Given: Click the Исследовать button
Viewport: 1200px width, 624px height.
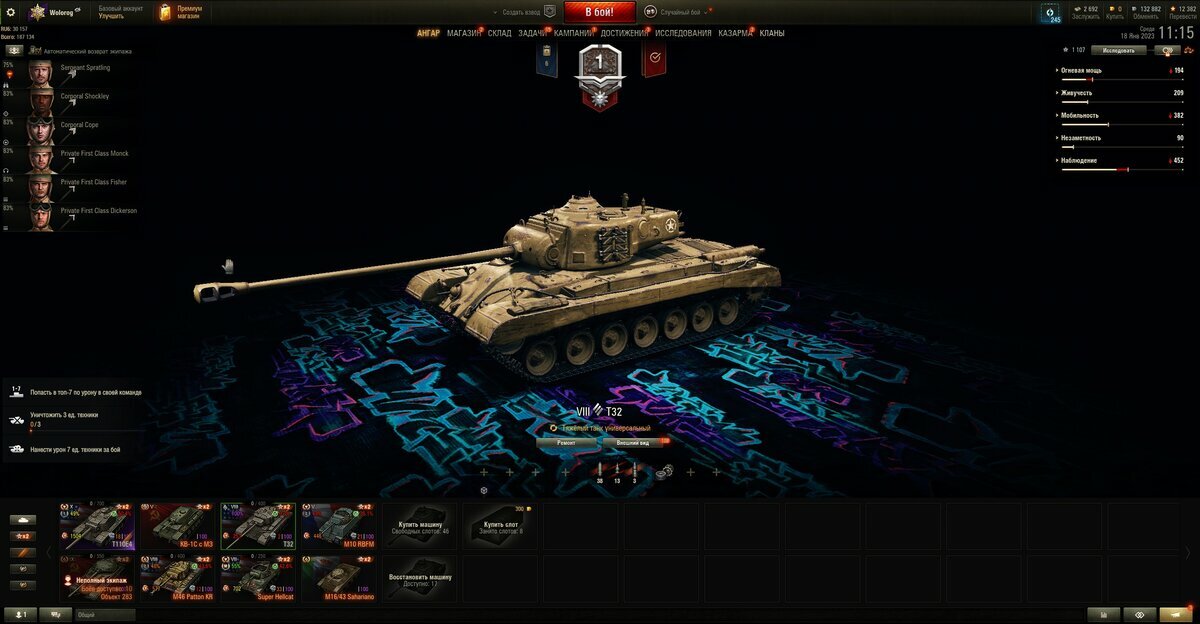Looking at the screenshot, I should click(x=1118, y=49).
